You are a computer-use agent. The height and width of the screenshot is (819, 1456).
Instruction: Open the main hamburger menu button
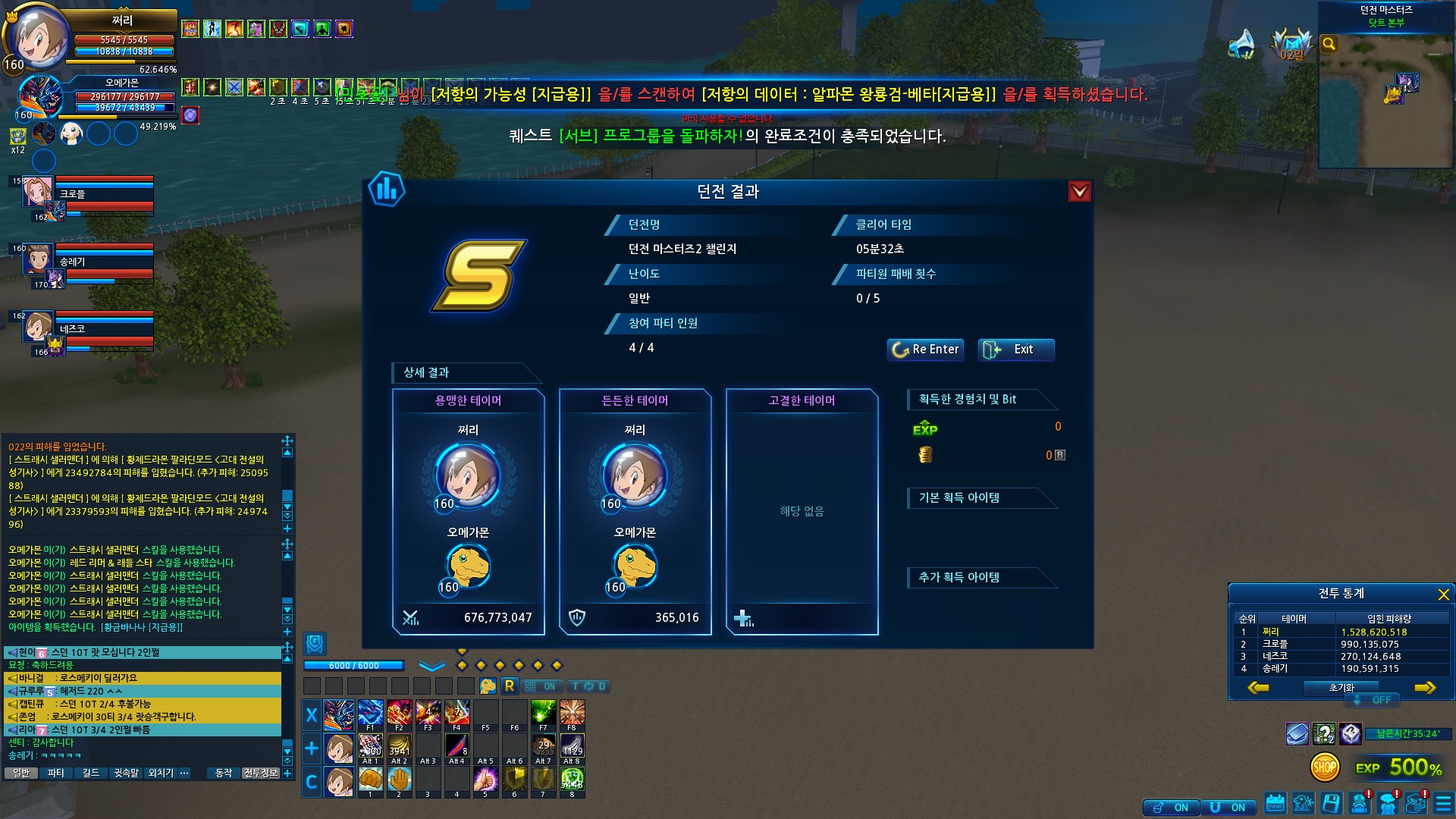1443,803
